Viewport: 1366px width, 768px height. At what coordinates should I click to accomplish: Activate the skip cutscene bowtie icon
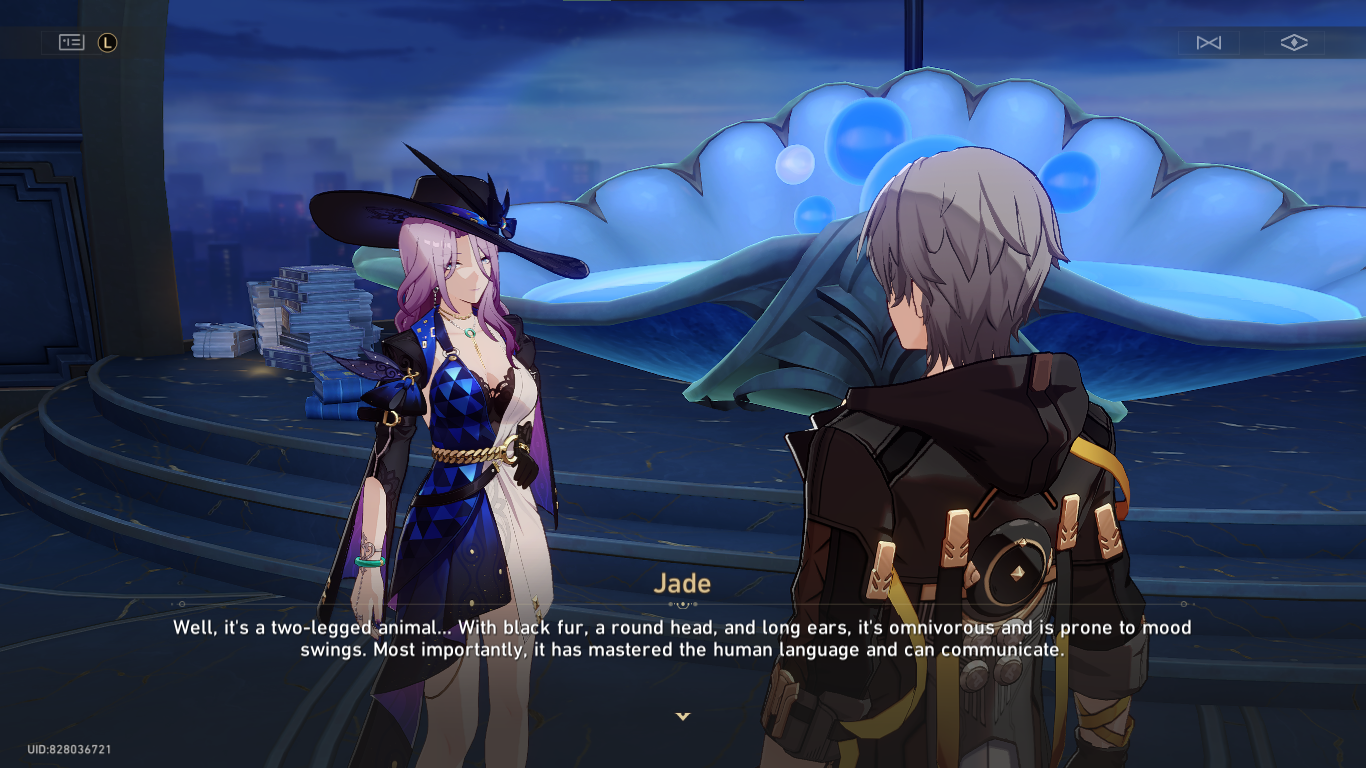pyautogui.click(x=1208, y=42)
